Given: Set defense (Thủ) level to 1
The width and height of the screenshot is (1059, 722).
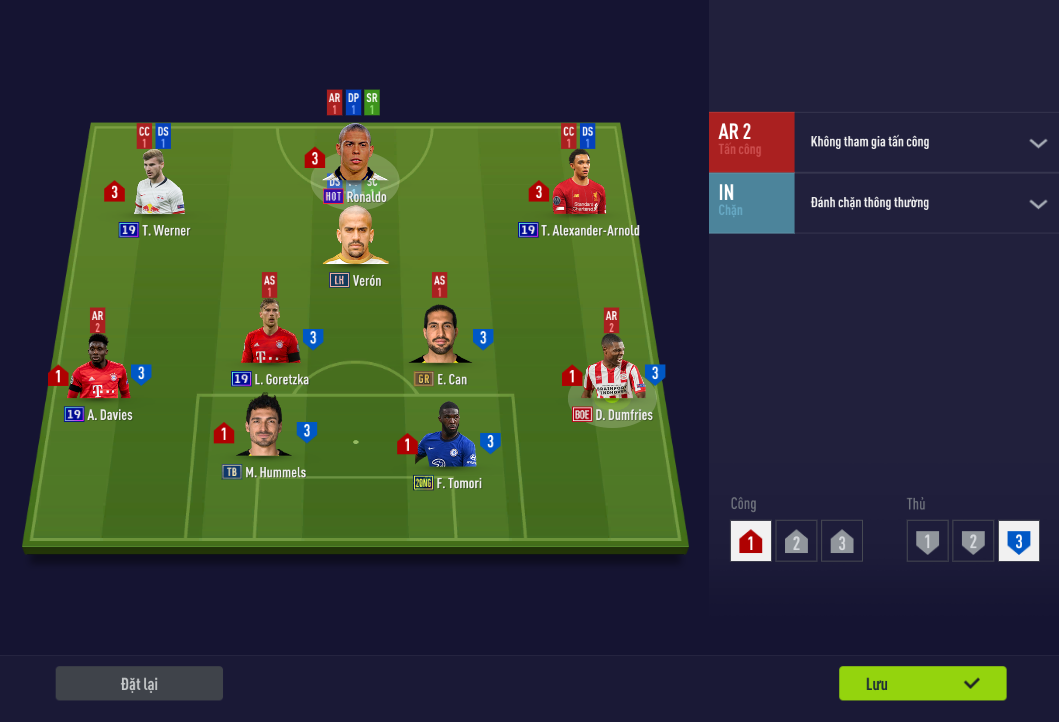Looking at the screenshot, I should tap(928, 541).
